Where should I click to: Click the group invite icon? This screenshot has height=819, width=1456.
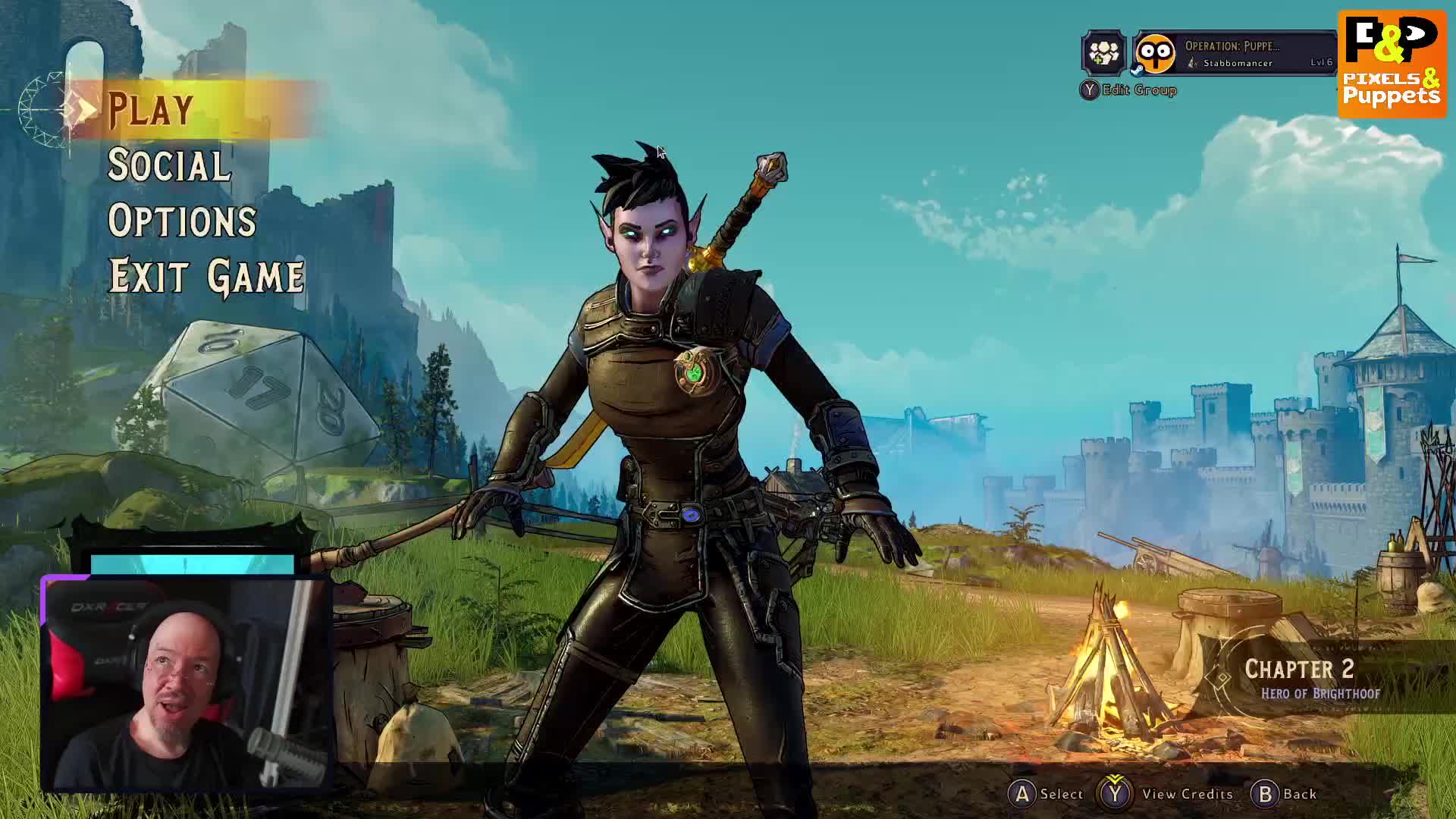[x=1103, y=53]
